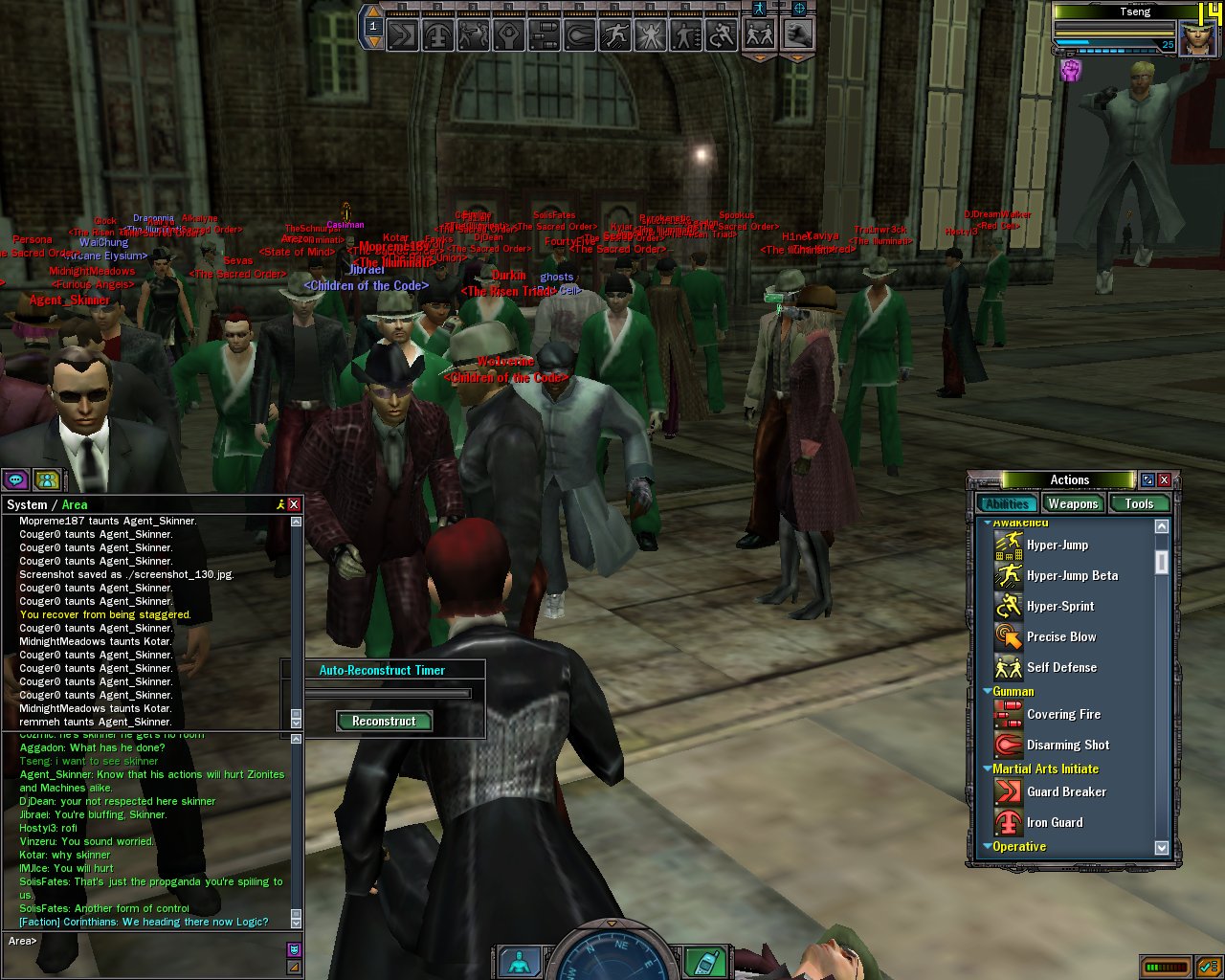Collapse the Gunman ability category
This screenshot has width=1225, height=980.
click(988, 691)
